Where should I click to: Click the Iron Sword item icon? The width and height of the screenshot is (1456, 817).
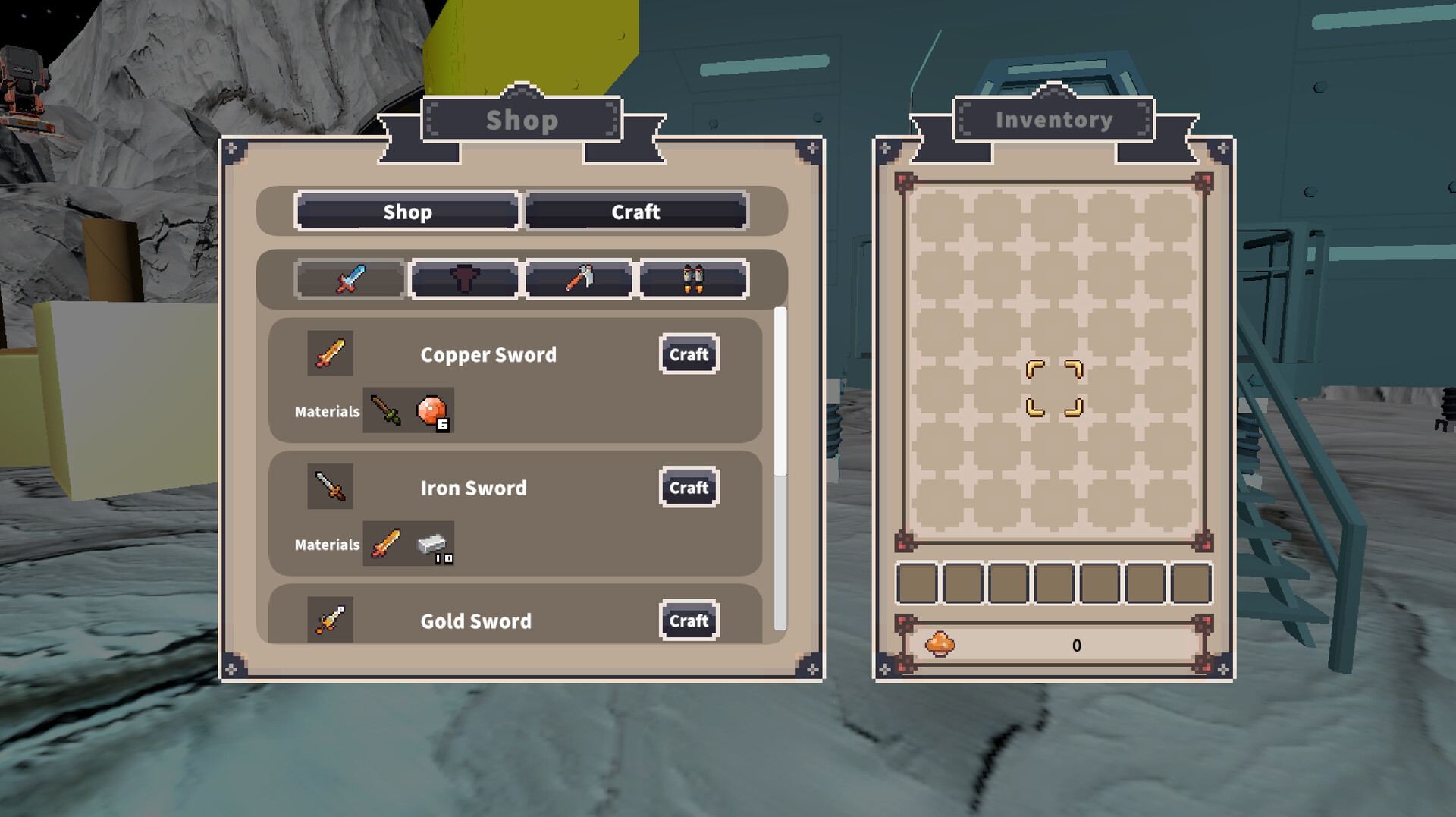(x=331, y=486)
